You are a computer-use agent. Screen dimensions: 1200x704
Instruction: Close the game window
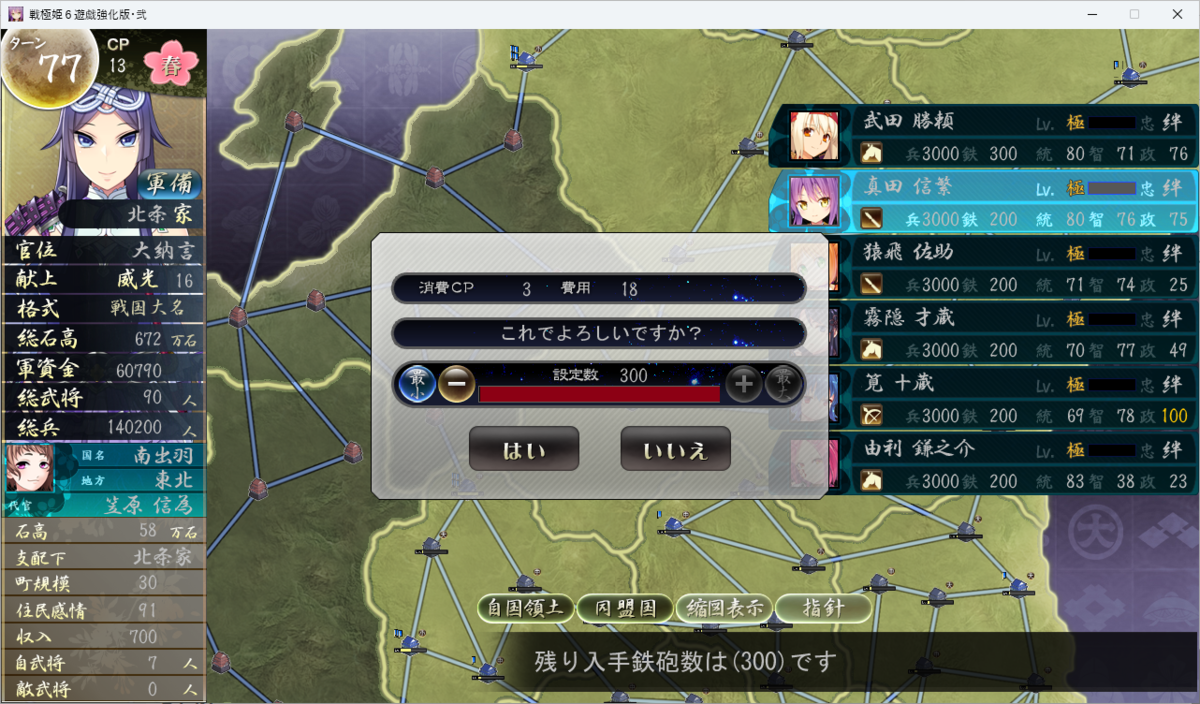[x=1176, y=14]
